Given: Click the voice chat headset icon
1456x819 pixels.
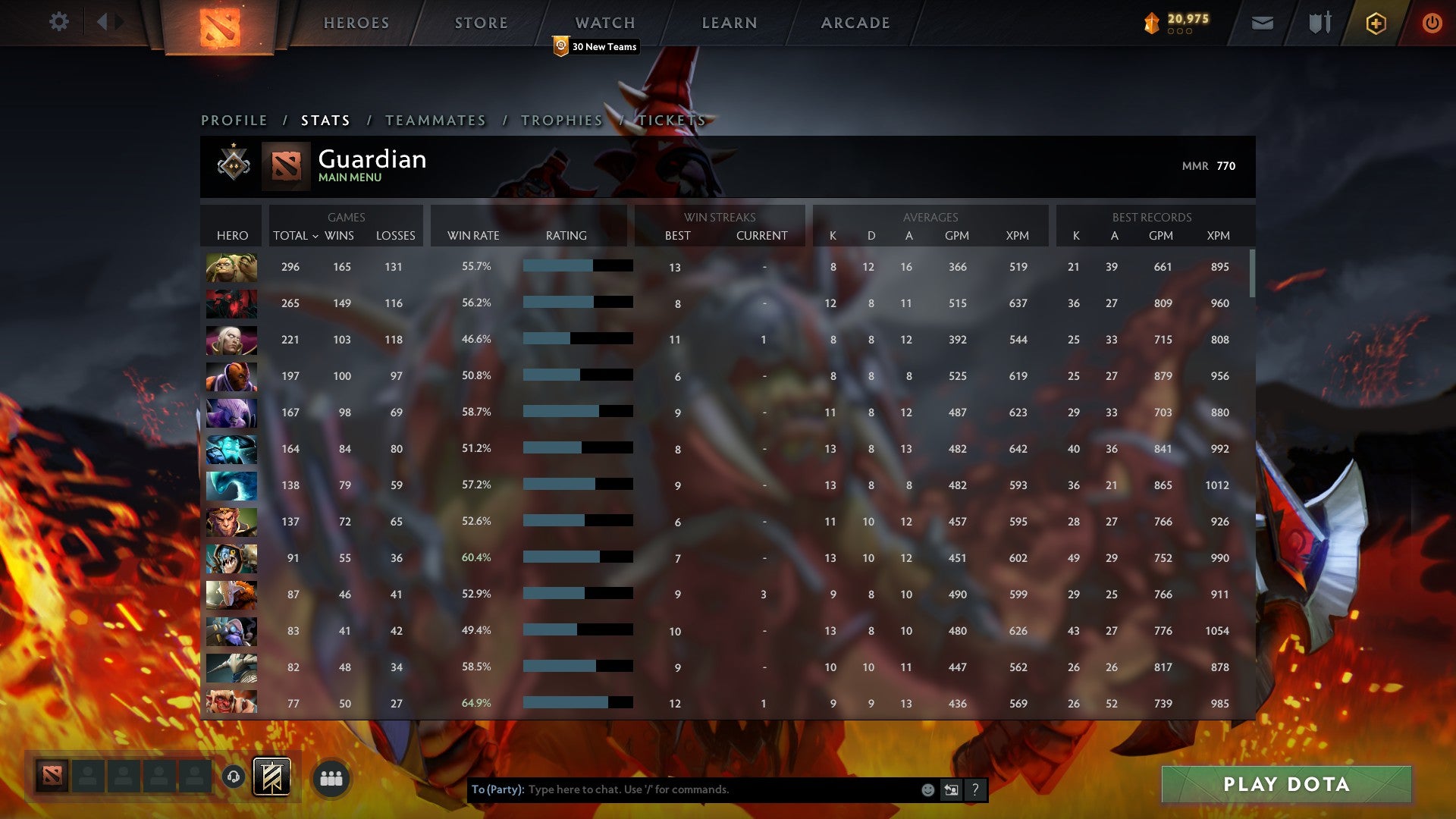Looking at the screenshot, I should click(x=234, y=777).
